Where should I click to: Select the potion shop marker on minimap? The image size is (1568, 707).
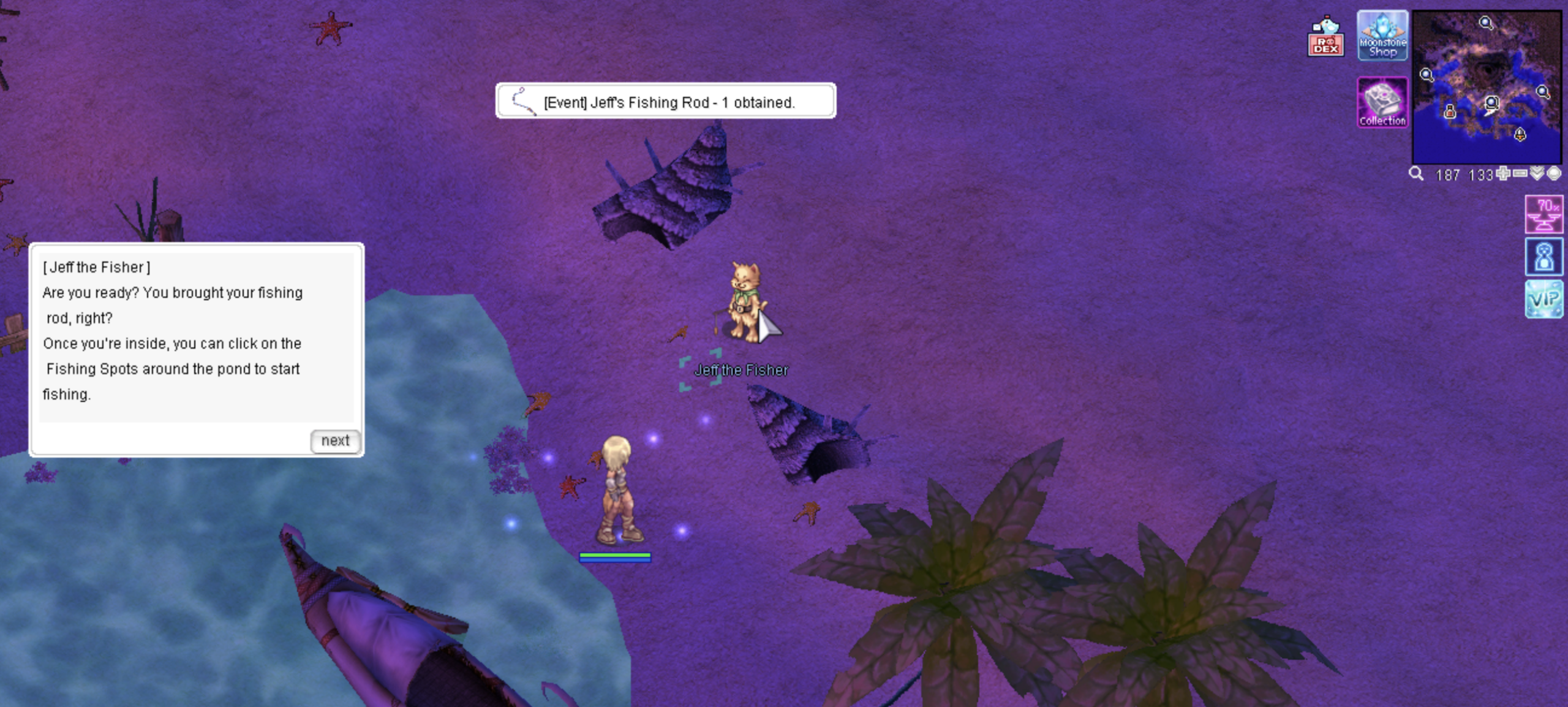1449,112
